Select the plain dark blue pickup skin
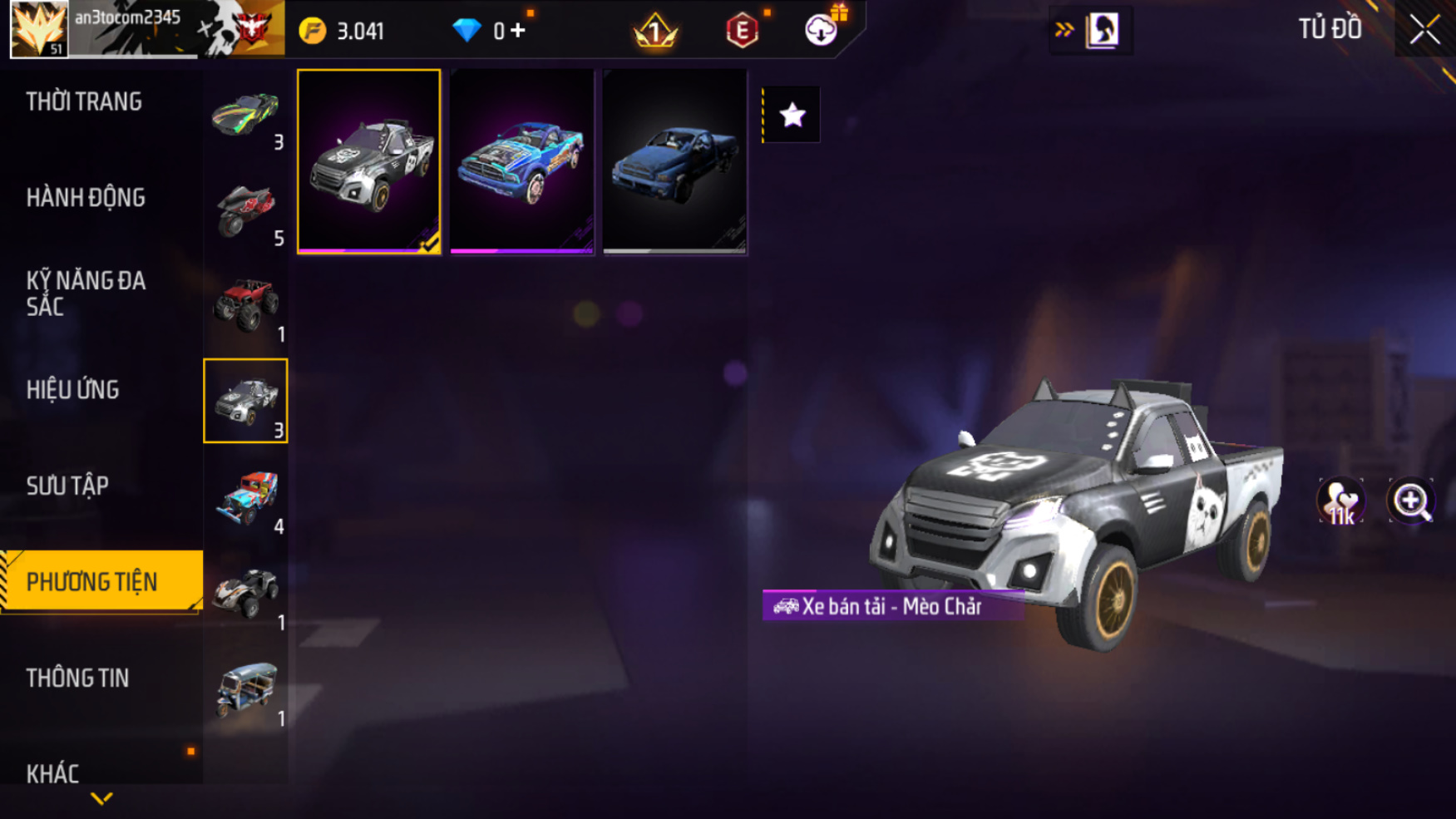This screenshot has width=1456, height=819. 674,161
